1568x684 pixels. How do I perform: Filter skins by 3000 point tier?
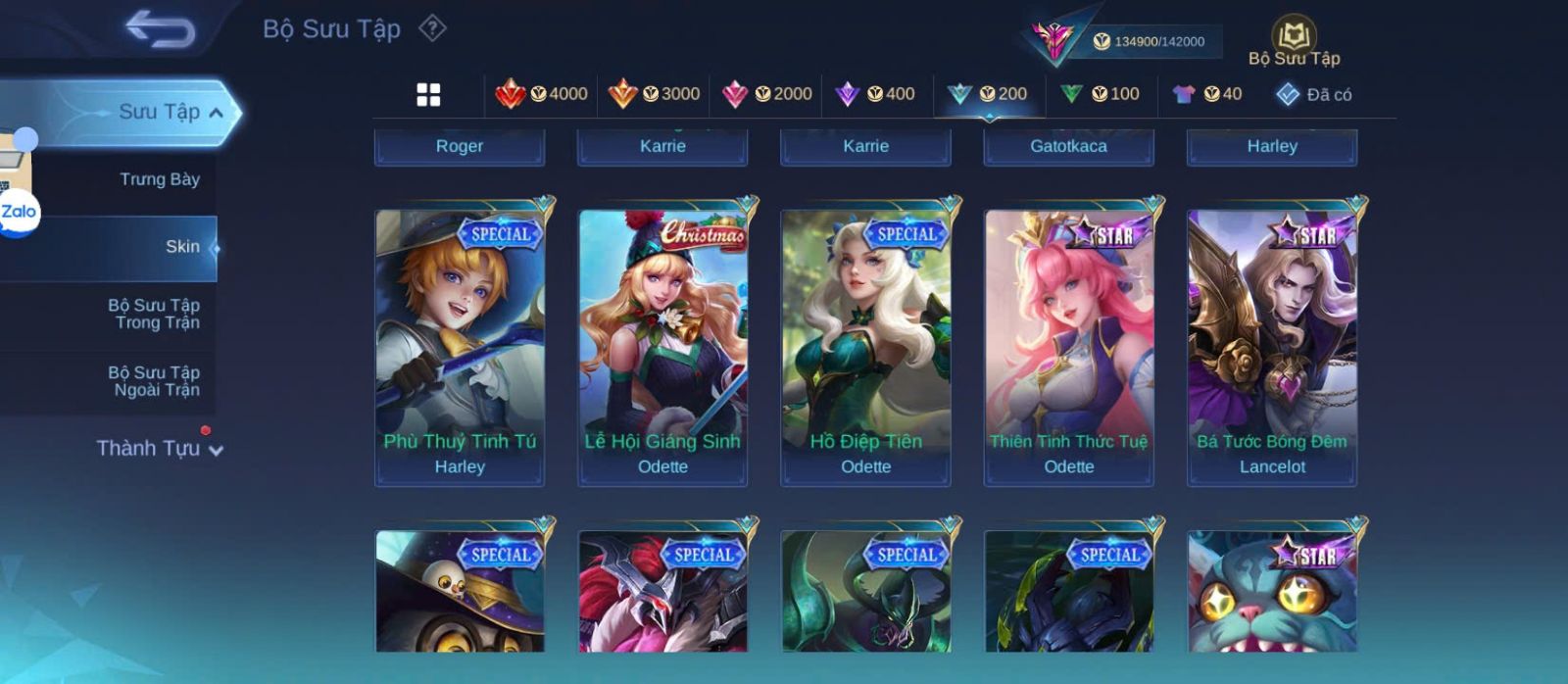click(x=655, y=94)
